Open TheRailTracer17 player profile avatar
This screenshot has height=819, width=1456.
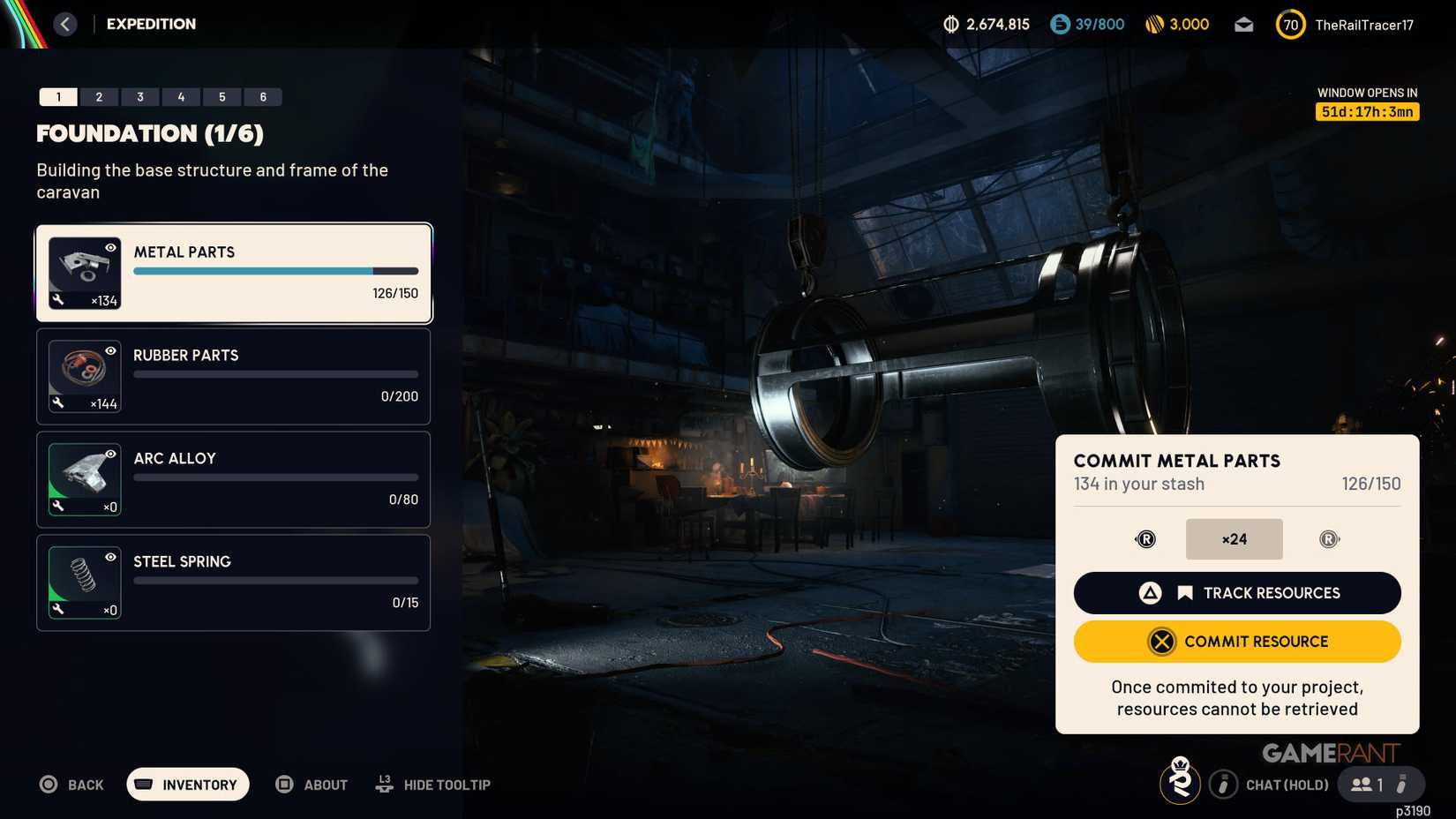(1290, 24)
